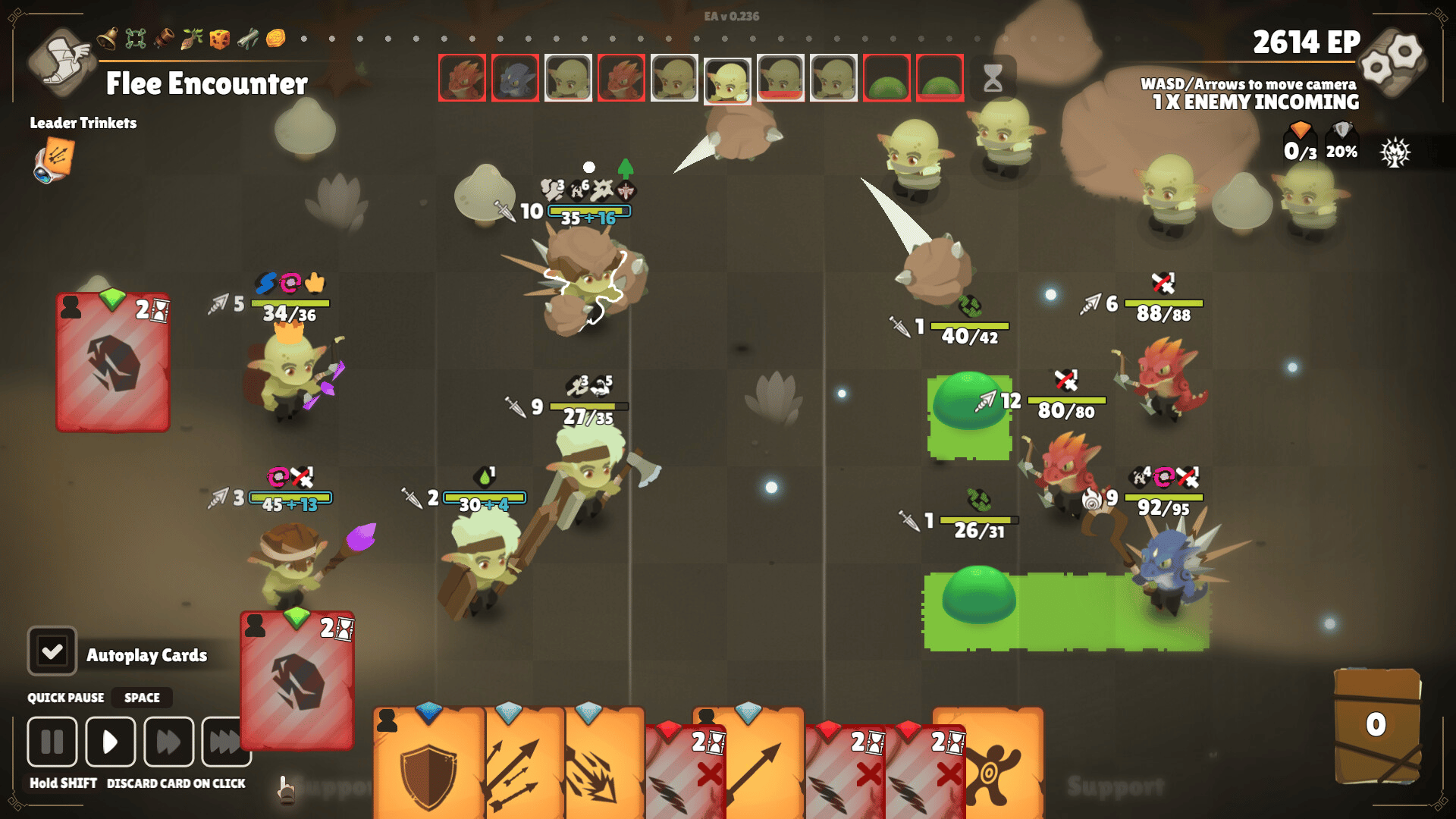Screen dimensions: 1456x819
Task: Toggle the Autoplay Cards checkbox
Action: tap(52, 651)
